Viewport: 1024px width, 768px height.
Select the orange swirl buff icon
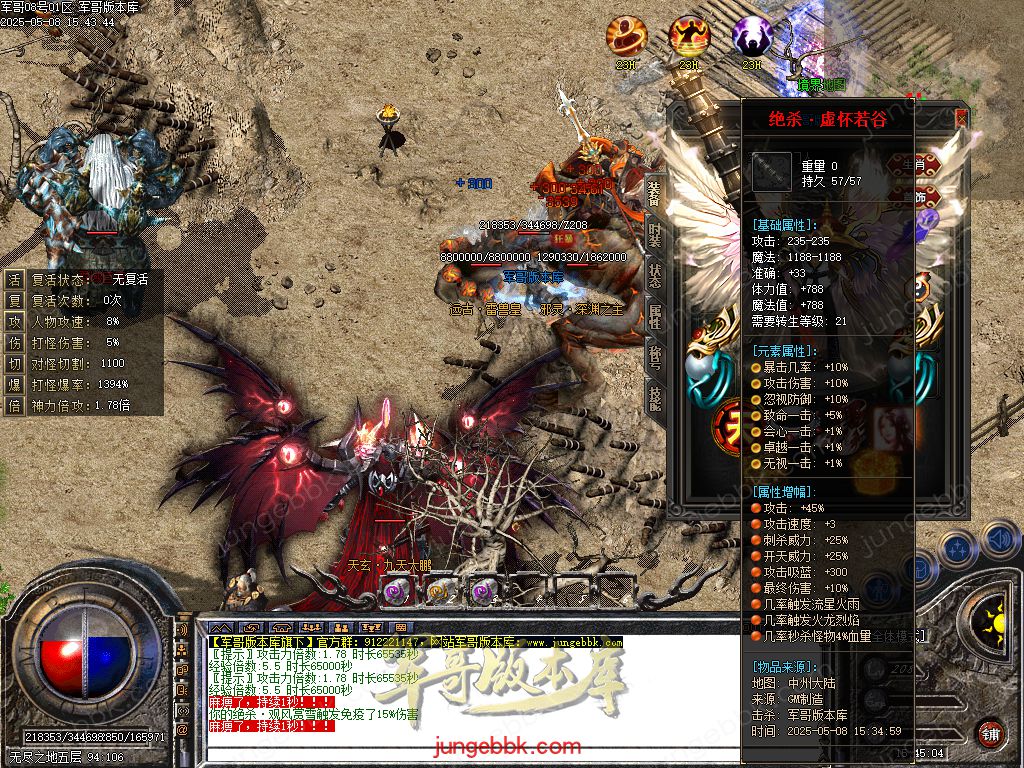click(626, 37)
